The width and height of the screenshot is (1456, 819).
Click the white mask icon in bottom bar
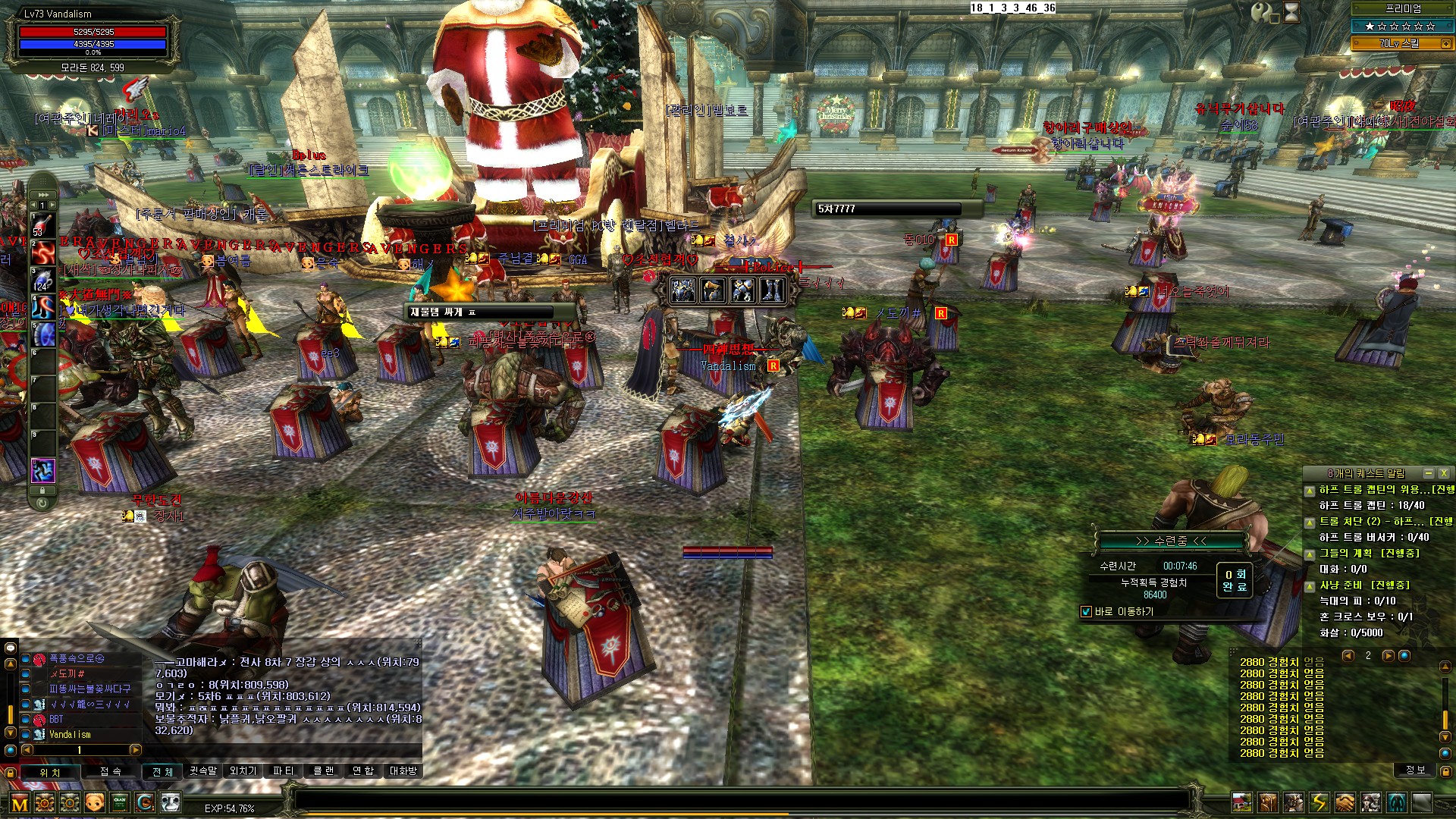click(x=171, y=802)
